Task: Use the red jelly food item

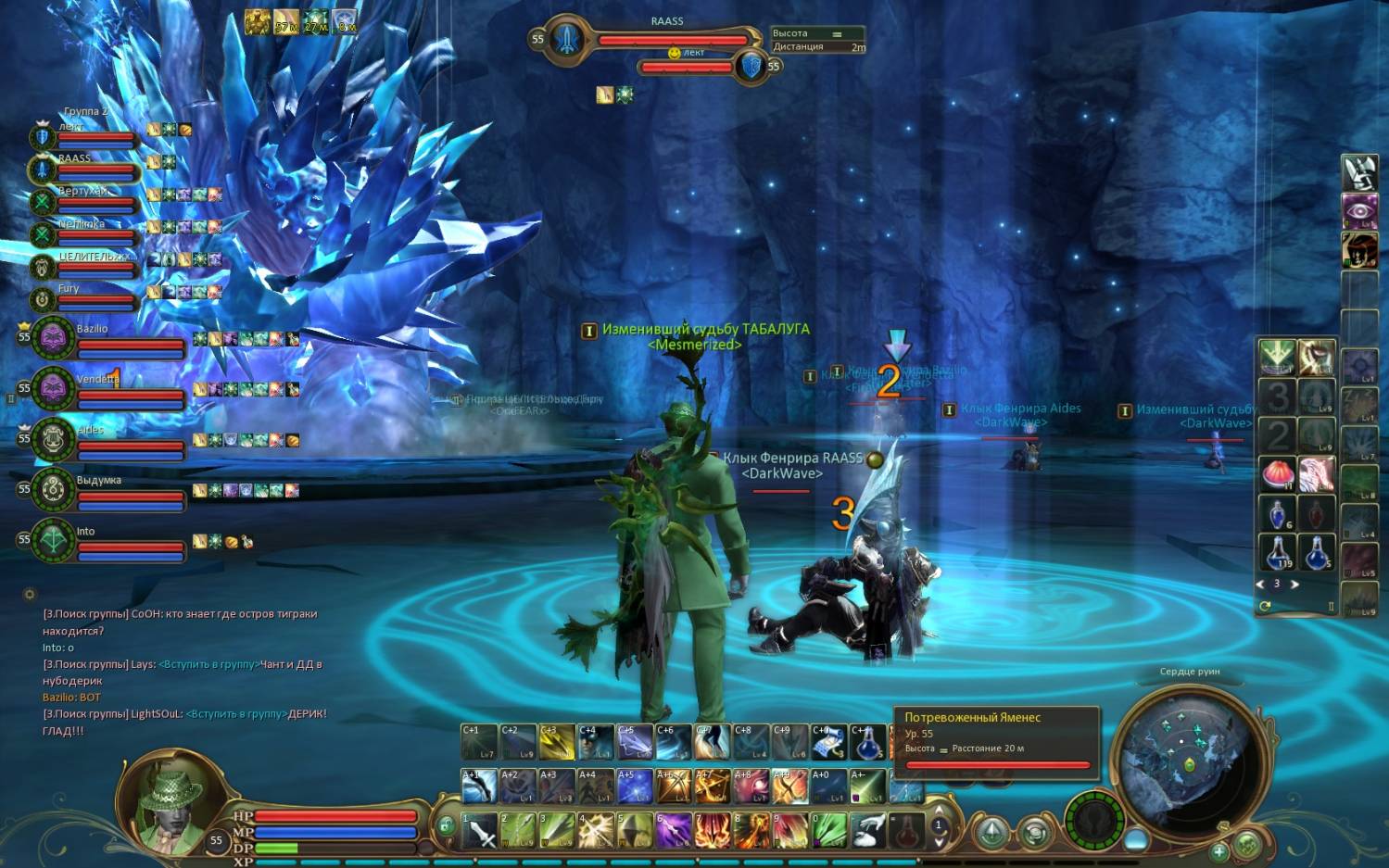Action: tap(1278, 475)
